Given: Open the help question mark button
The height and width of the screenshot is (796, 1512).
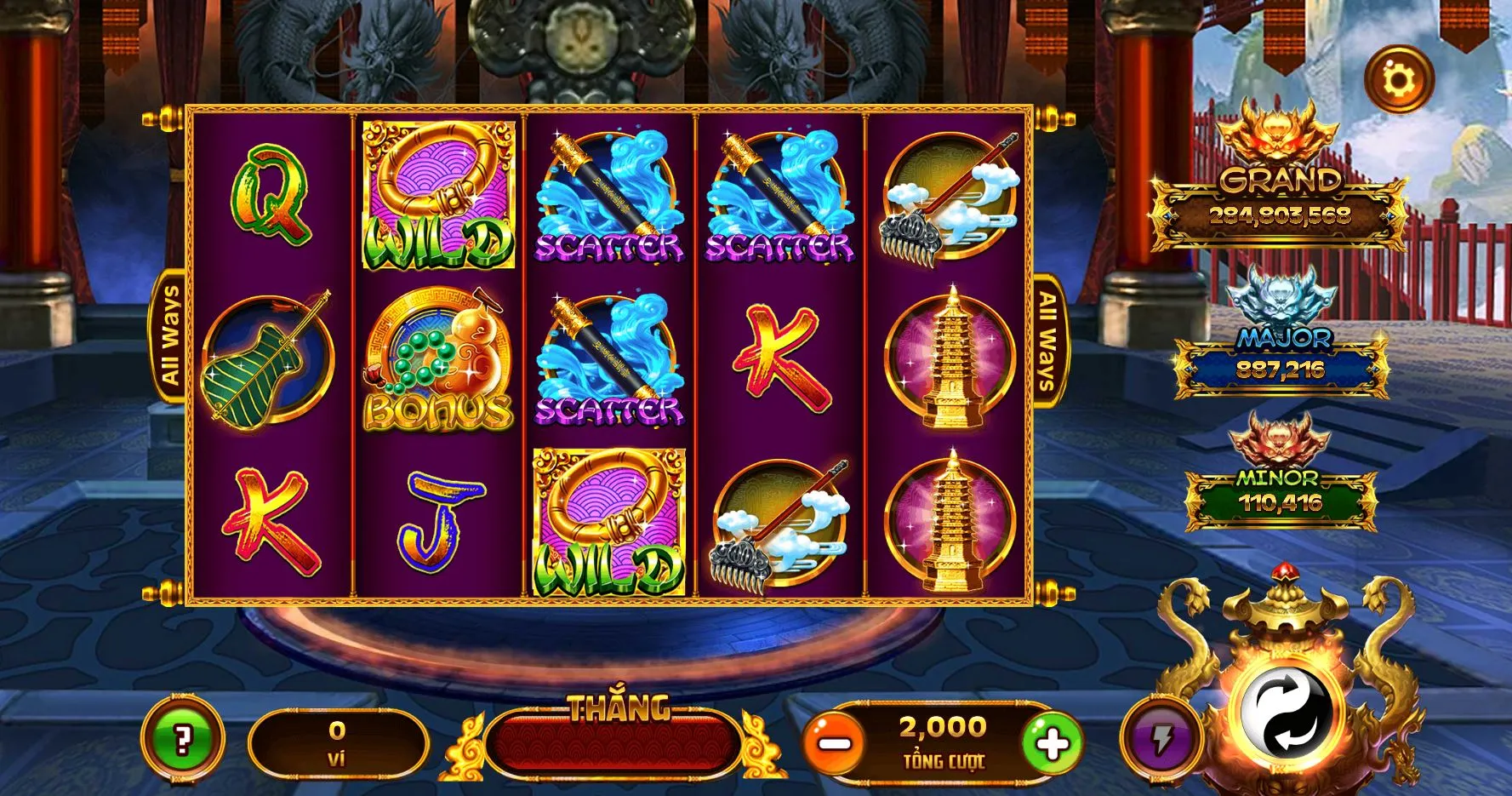Looking at the screenshot, I should click(x=182, y=739).
